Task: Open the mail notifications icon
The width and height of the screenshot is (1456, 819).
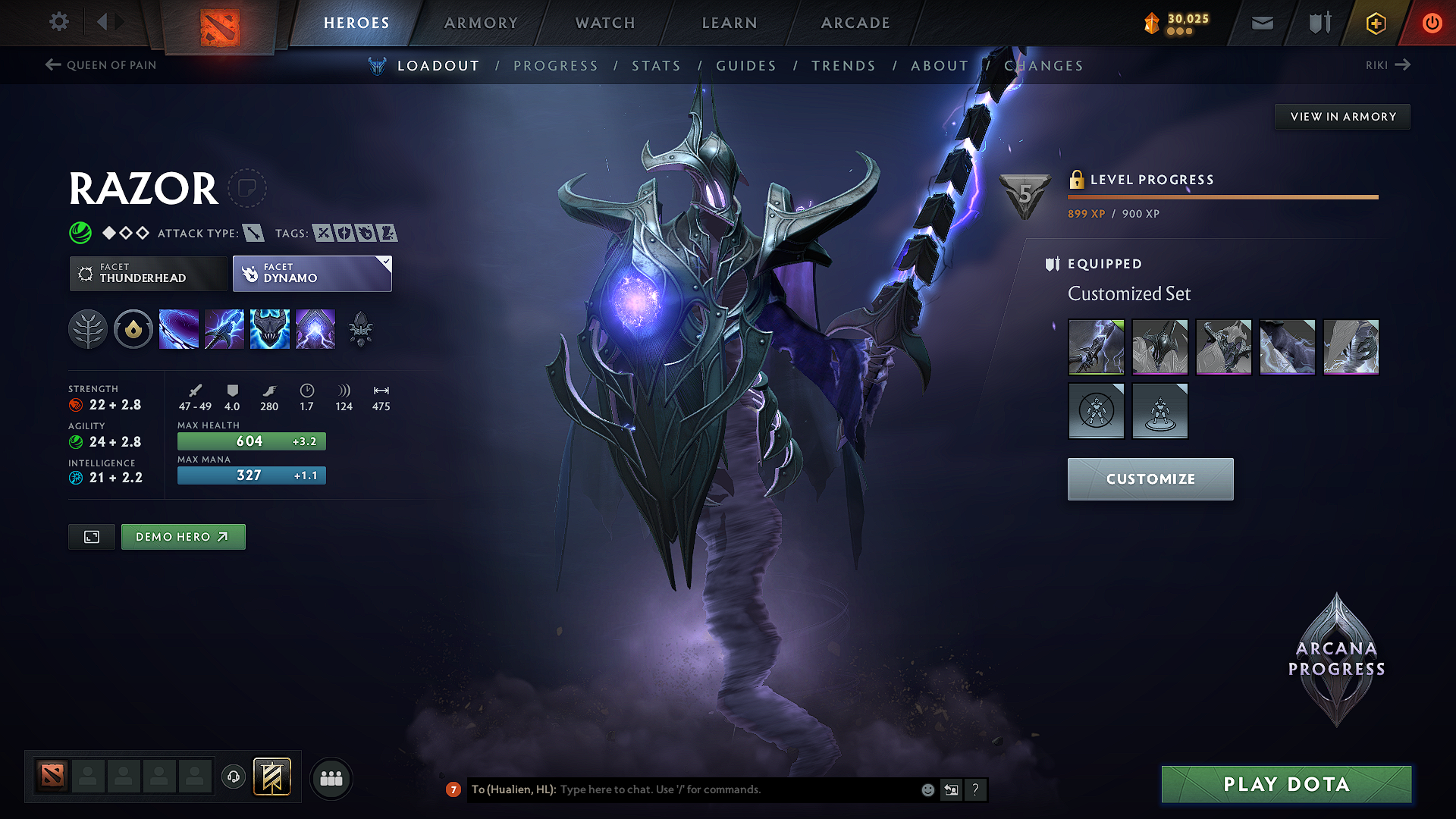Action: click(1262, 23)
